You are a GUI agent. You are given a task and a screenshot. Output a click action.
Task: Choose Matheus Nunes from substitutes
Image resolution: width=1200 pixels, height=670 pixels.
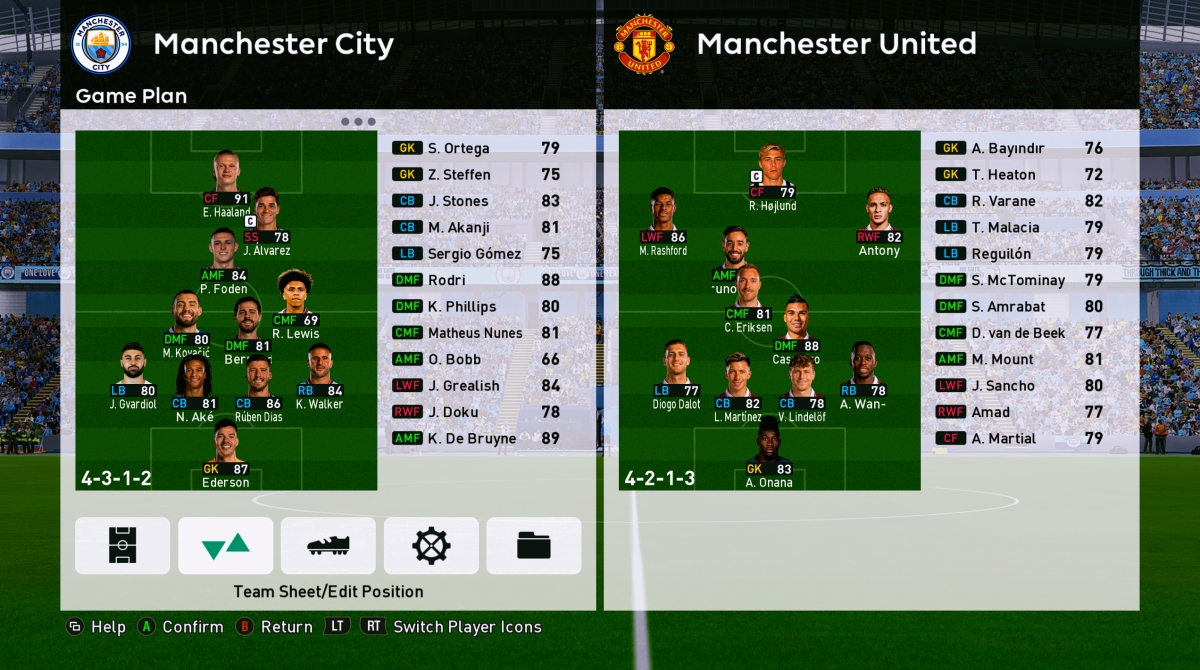475,333
